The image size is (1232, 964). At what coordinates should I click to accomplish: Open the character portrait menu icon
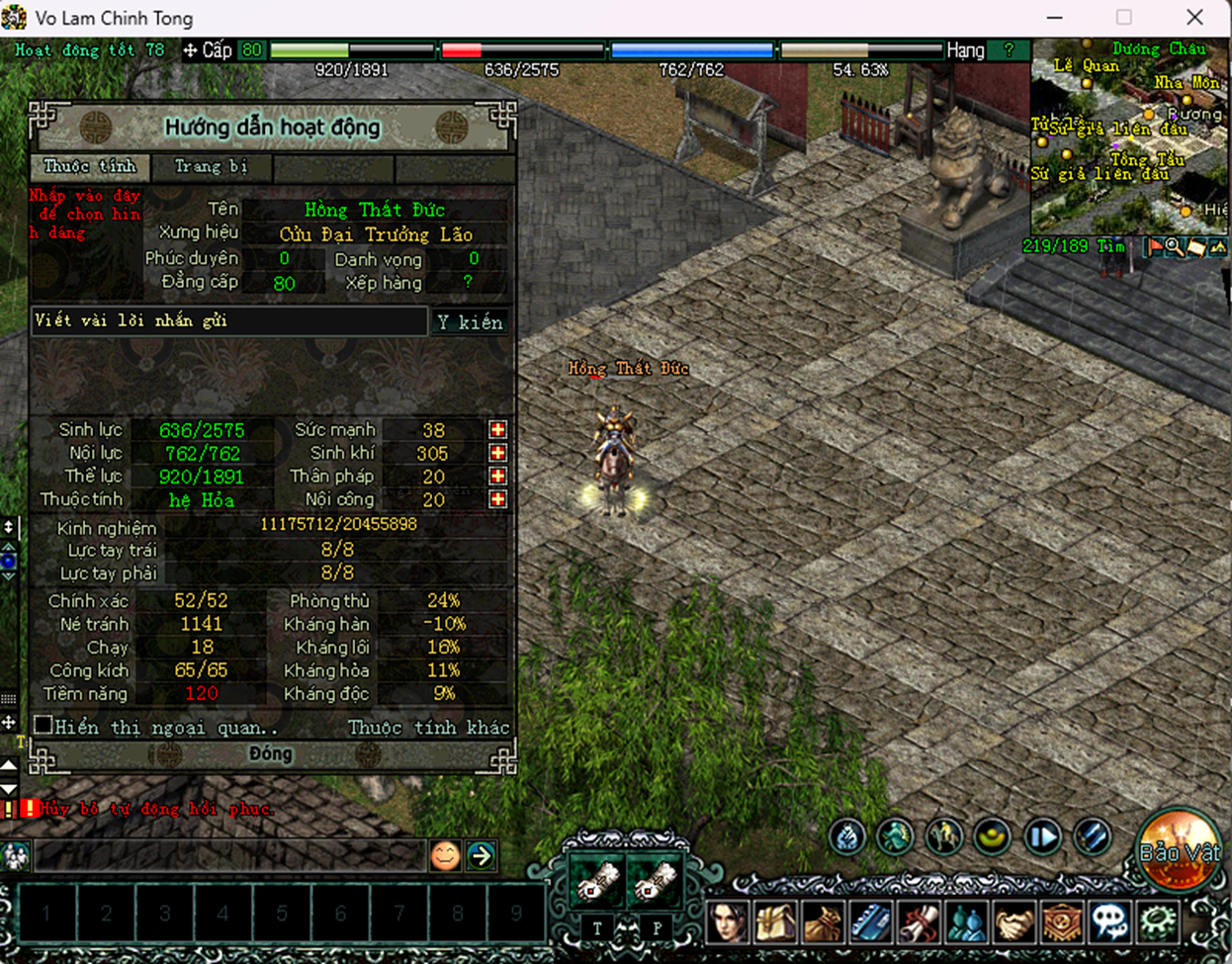(x=727, y=922)
